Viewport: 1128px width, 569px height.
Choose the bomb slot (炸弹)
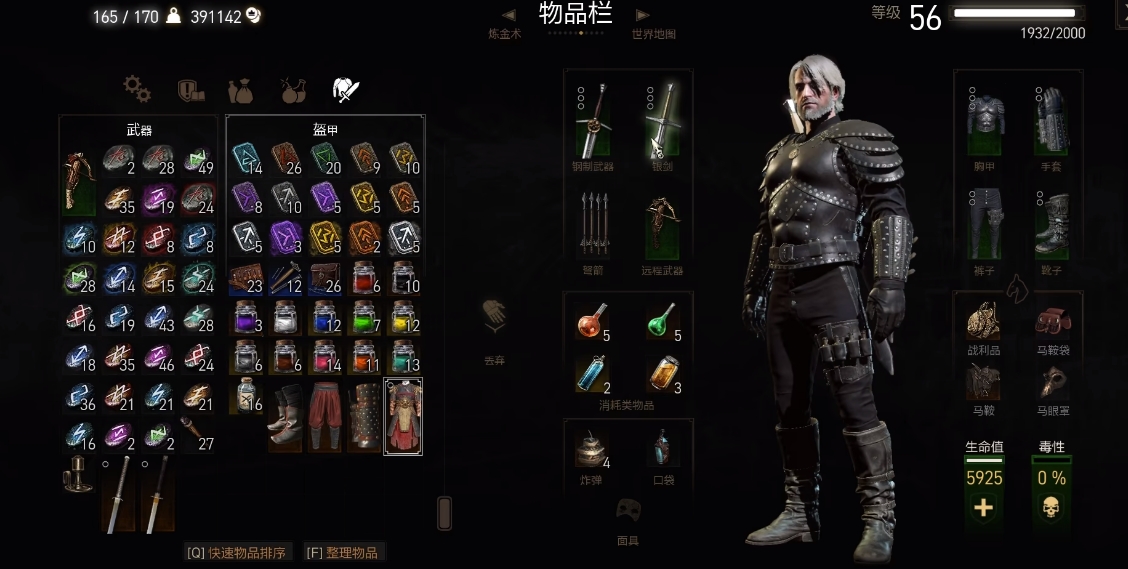point(594,450)
